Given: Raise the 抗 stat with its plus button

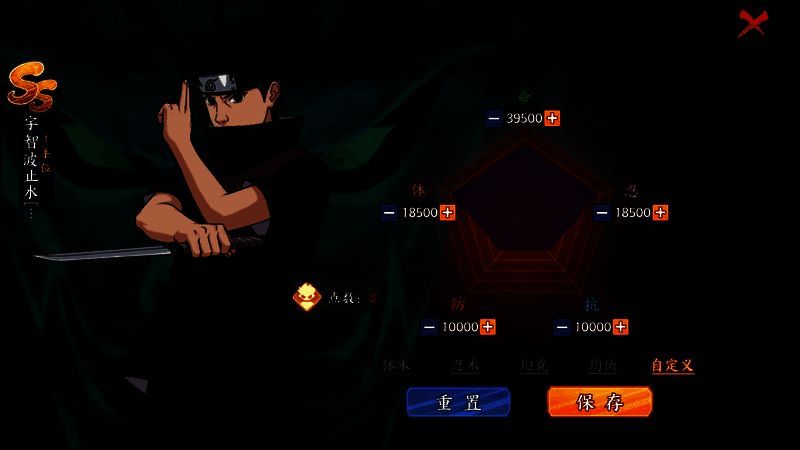Looking at the screenshot, I should point(620,327).
